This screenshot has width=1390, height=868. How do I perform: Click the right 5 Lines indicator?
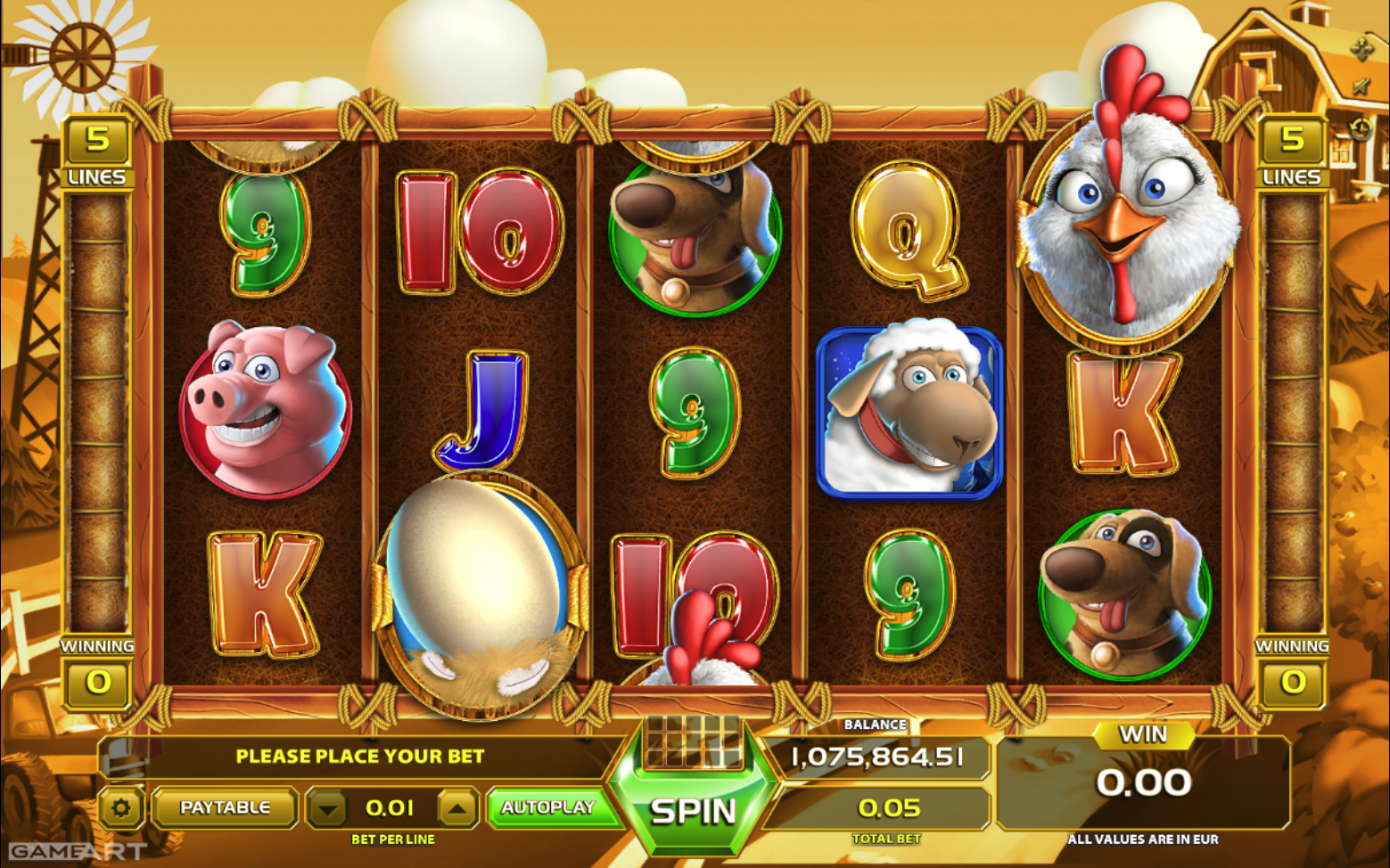click(1292, 151)
